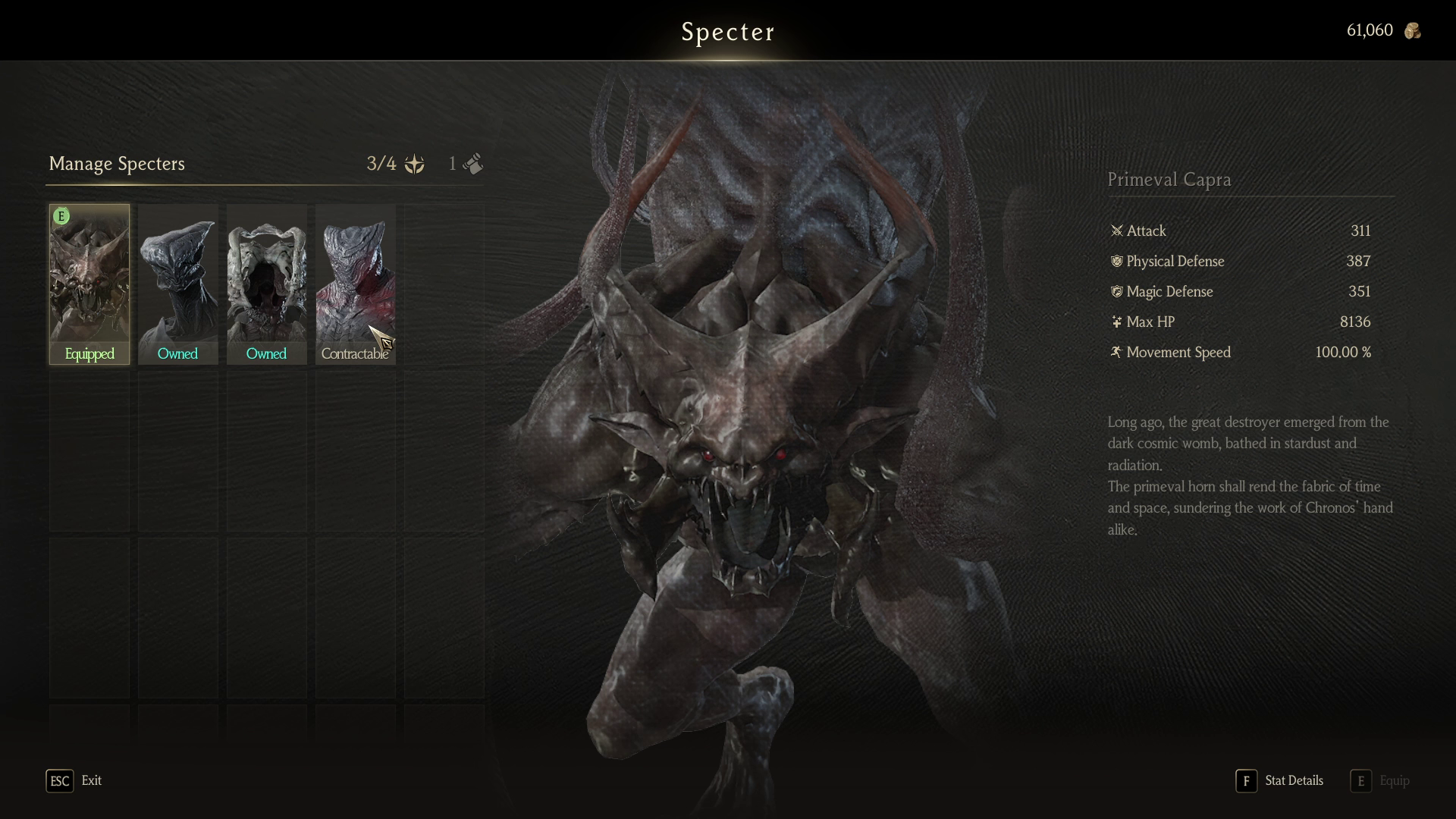The height and width of the screenshot is (819, 1456).
Task: Exit the Specter menu
Action: point(74,780)
